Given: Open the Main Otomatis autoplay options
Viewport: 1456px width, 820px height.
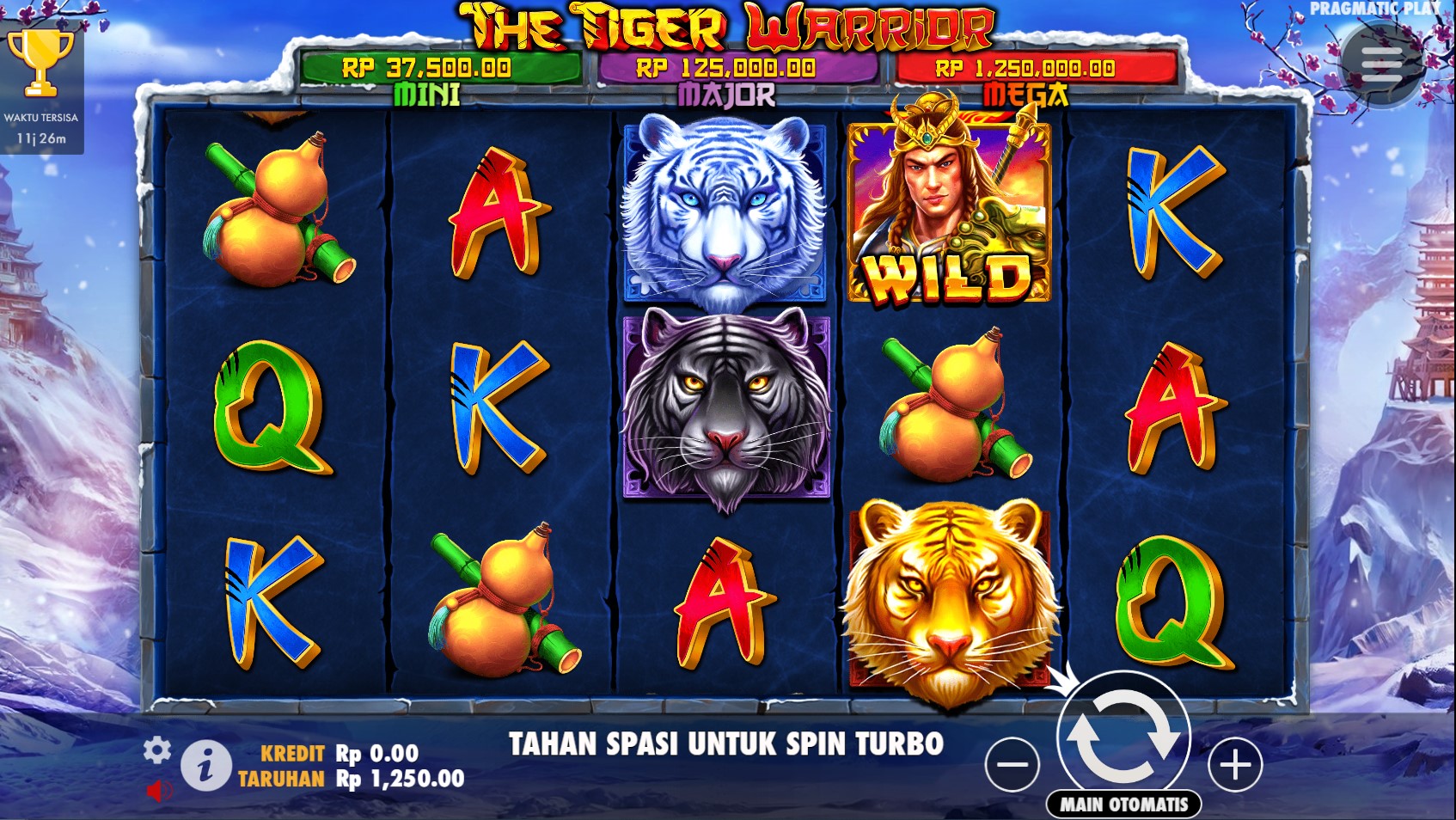Looking at the screenshot, I should click(1123, 805).
